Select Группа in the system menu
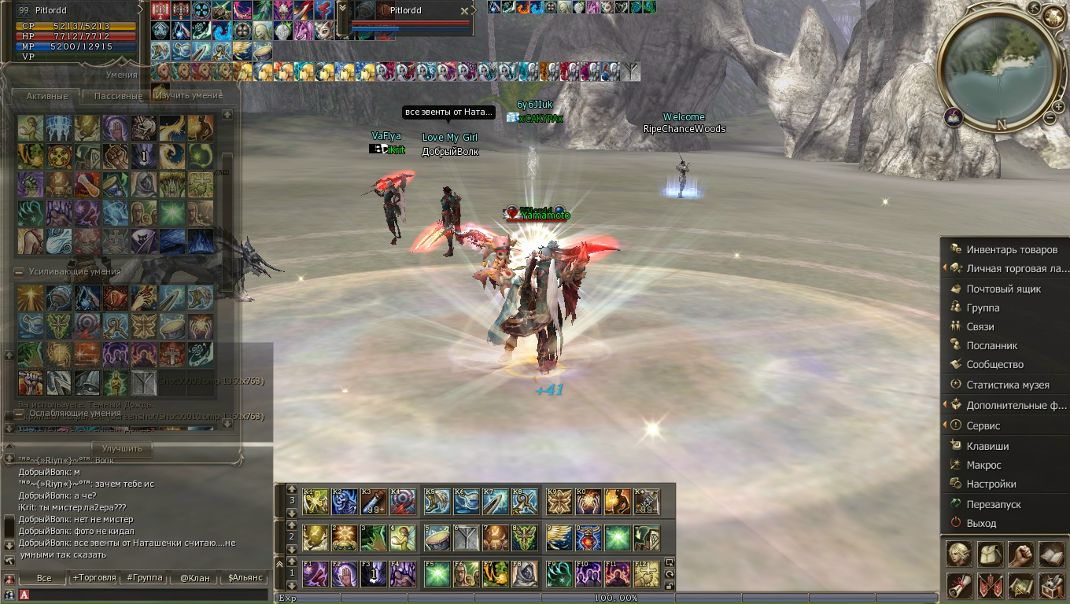Image resolution: width=1070 pixels, height=604 pixels. tap(982, 308)
